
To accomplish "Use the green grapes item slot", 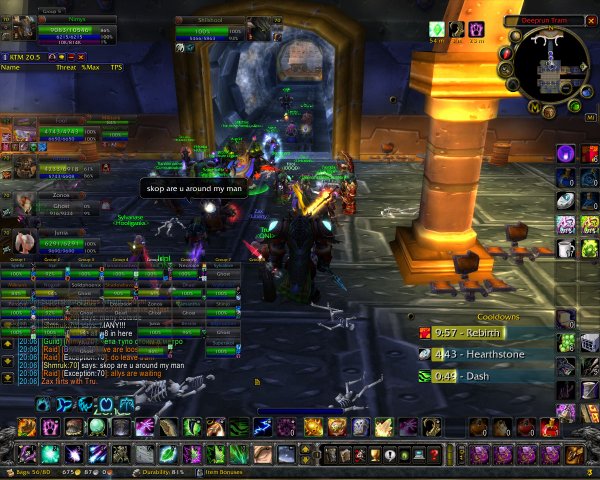I will [x=565, y=342].
